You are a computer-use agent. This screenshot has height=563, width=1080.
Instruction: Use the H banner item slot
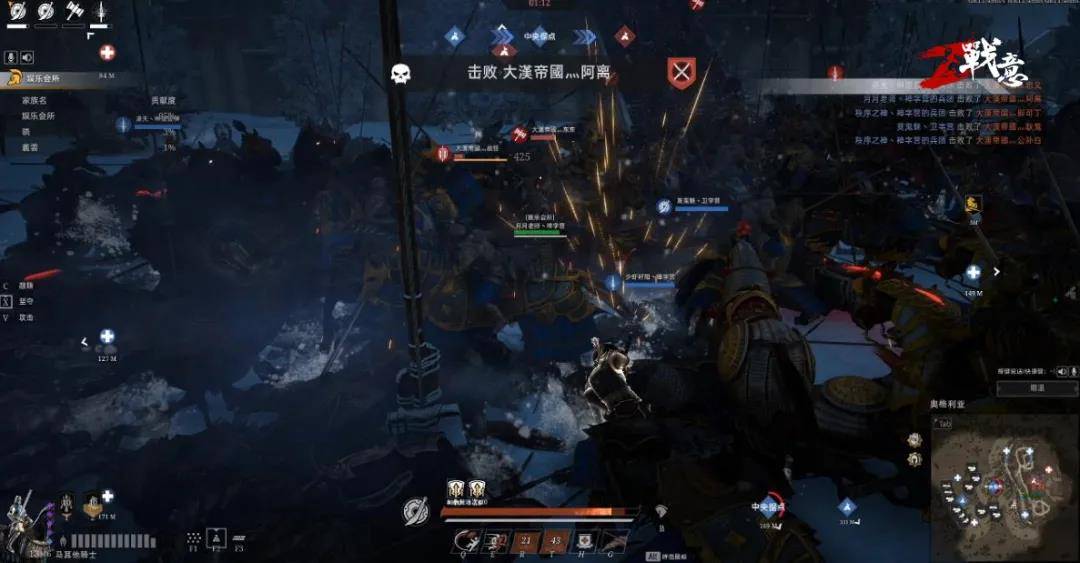(x=586, y=541)
